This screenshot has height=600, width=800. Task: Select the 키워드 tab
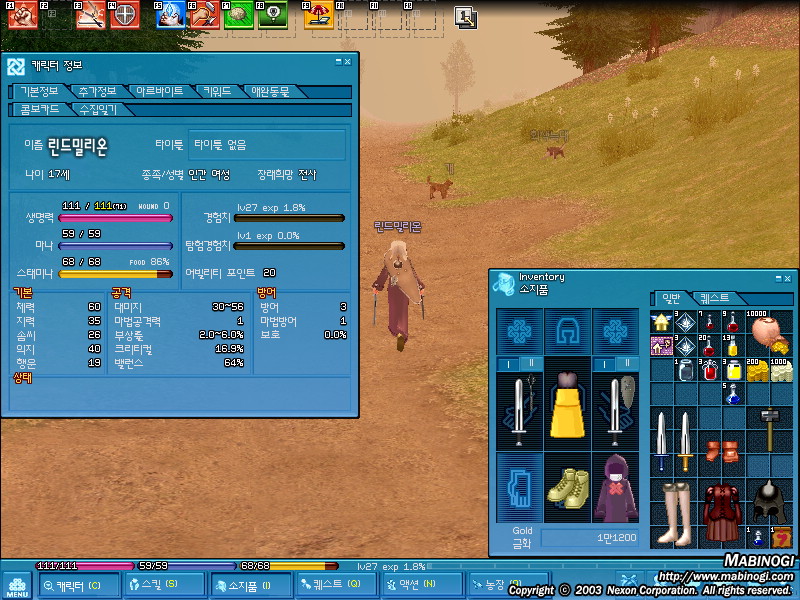click(217, 91)
